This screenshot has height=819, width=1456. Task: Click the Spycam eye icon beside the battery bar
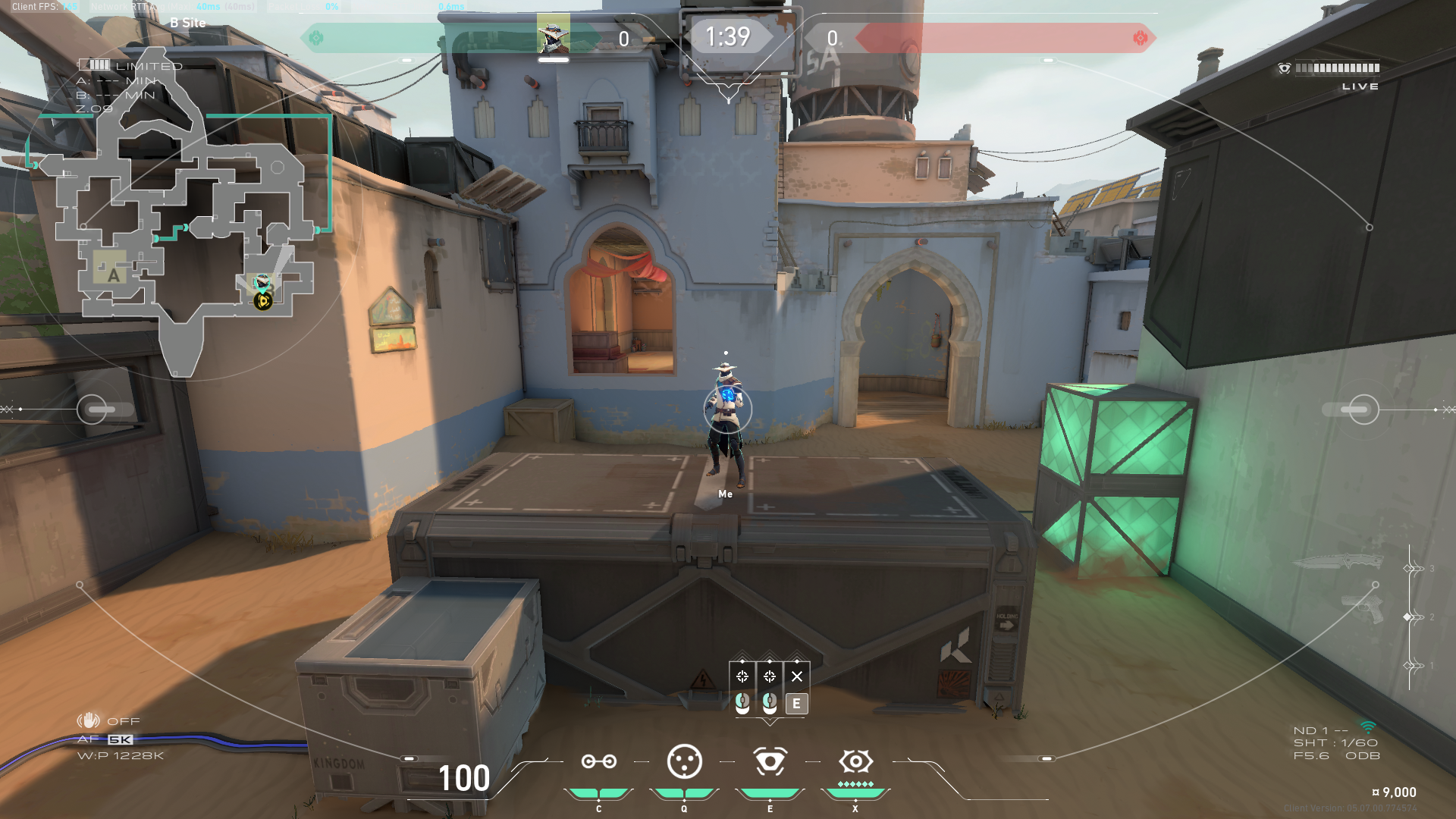tap(1283, 68)
